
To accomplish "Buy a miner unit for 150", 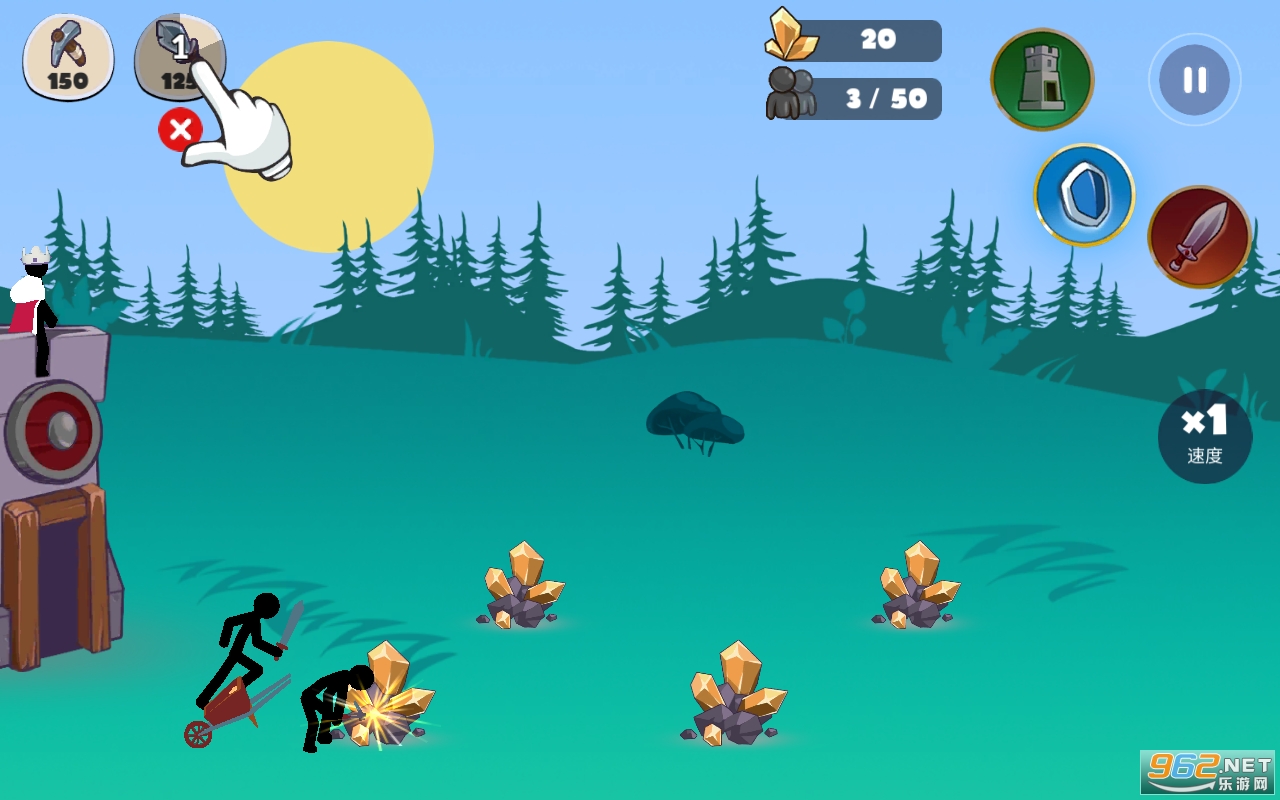I will pos(68,57).
